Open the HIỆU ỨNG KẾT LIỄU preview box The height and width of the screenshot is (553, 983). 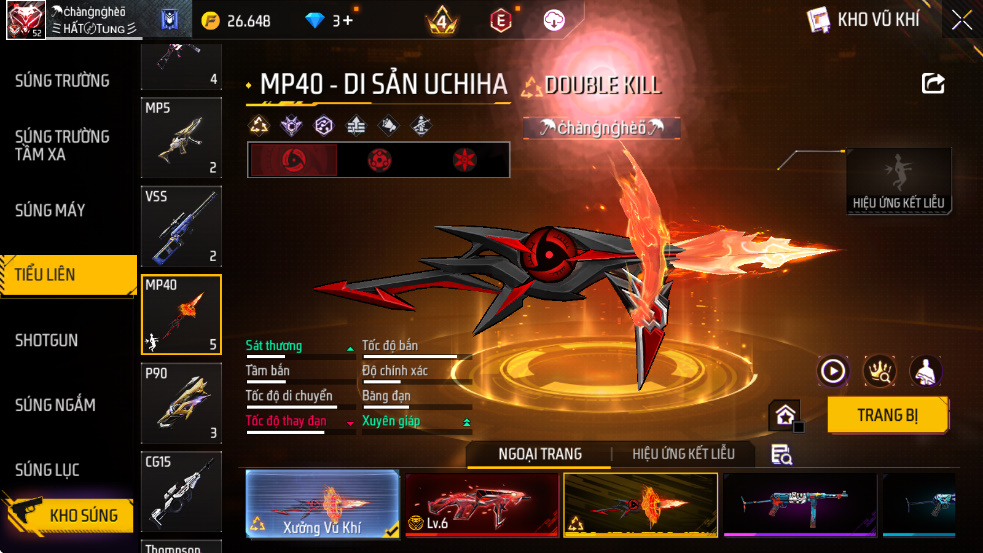898,180
